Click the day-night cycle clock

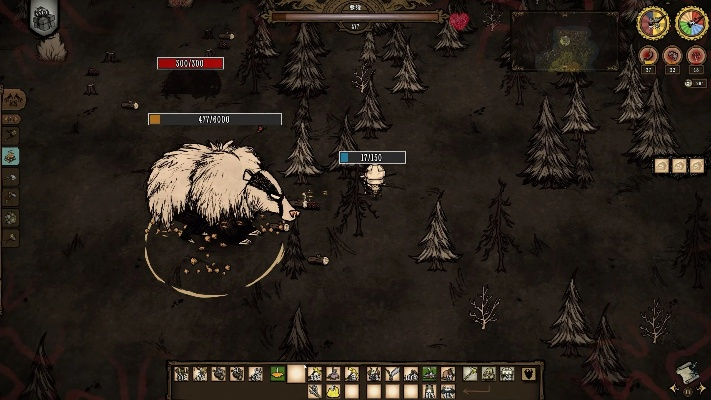pos(654,22)
